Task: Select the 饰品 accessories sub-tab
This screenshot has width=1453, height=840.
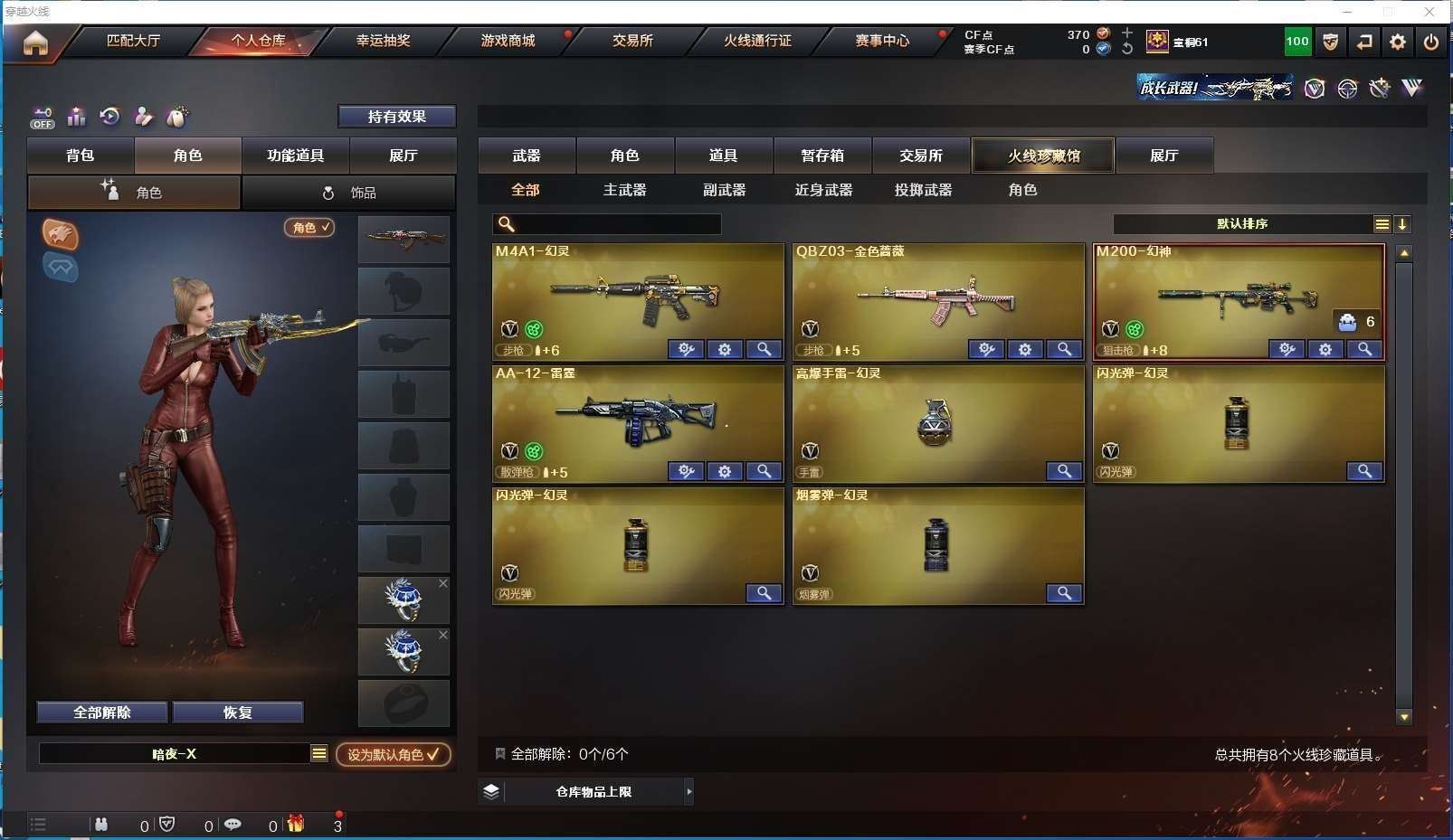Action: 349,193
